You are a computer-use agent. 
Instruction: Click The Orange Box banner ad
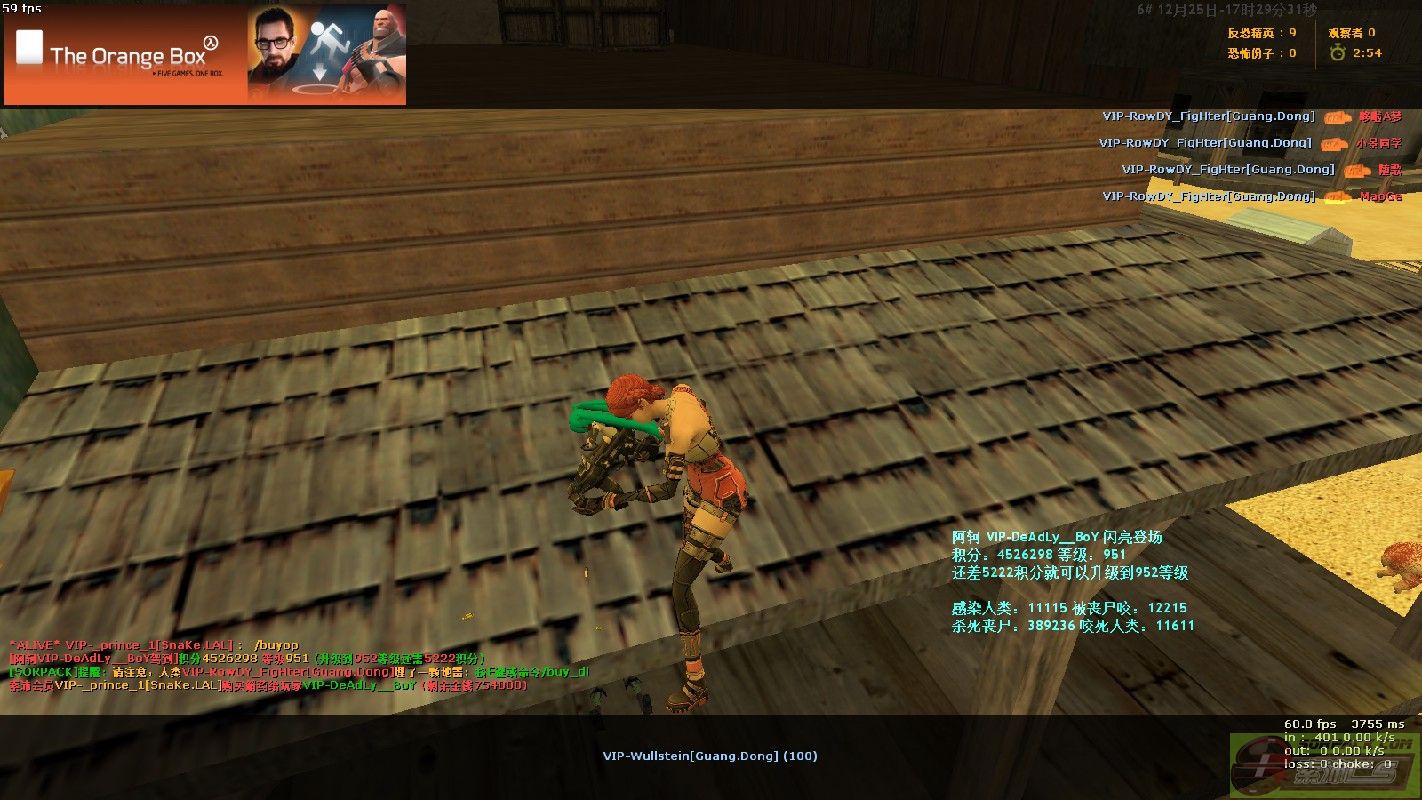205,54
